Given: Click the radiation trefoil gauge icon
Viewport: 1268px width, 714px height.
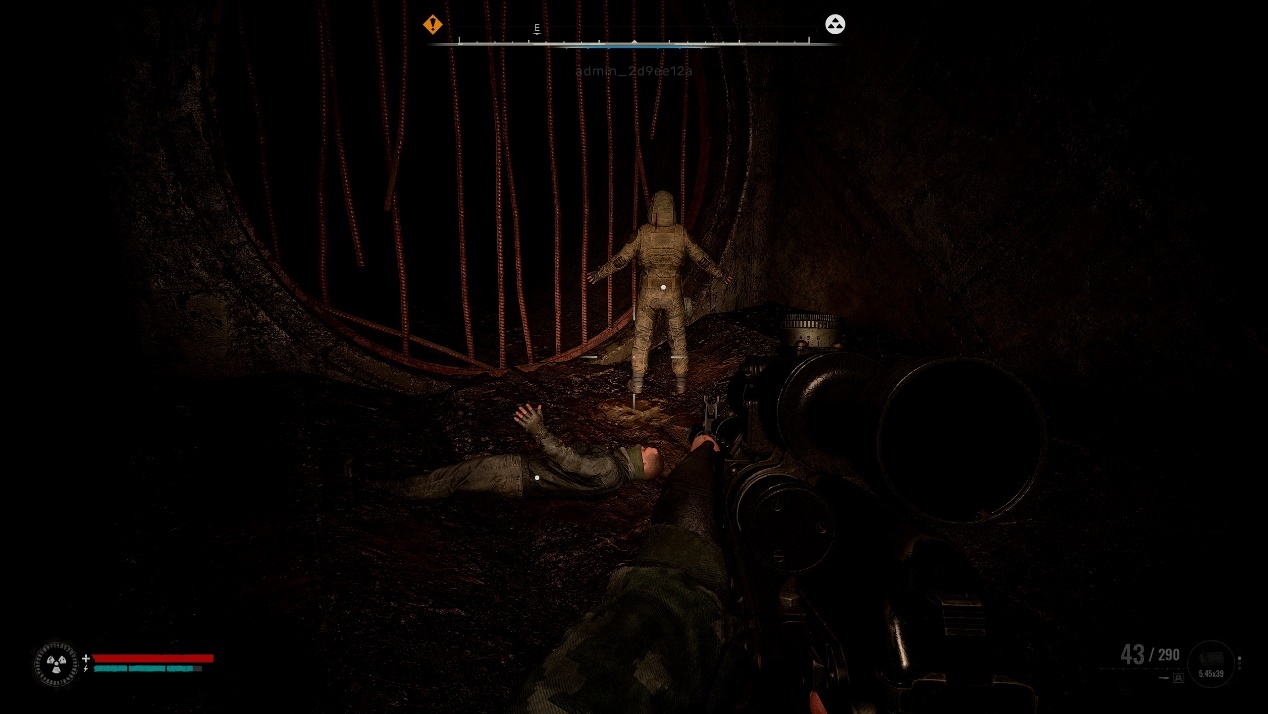Looking at the screenshot, I should coord(56,663).
